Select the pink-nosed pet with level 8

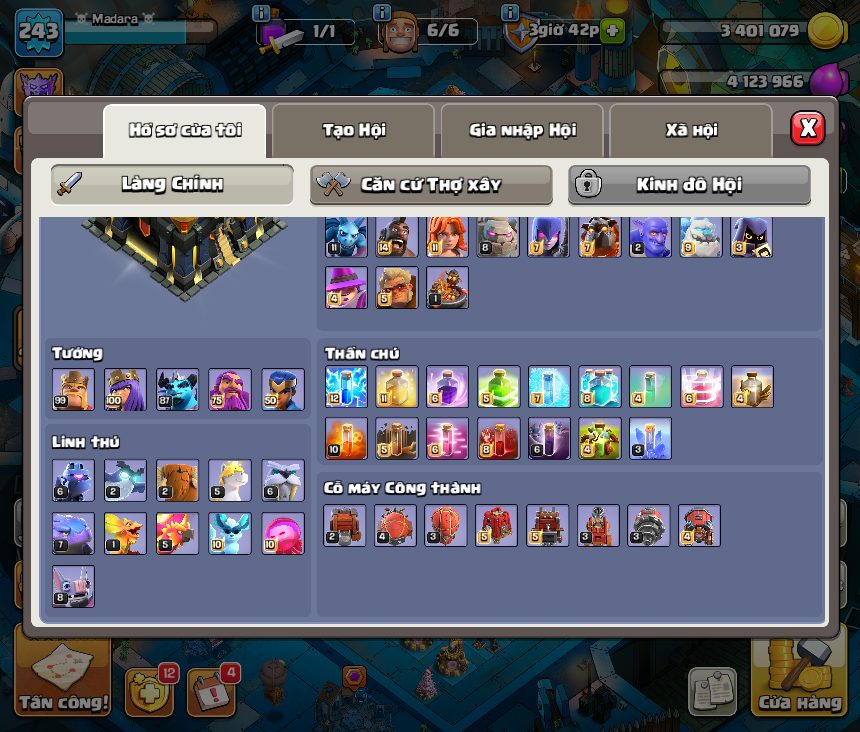click(74, 587)
